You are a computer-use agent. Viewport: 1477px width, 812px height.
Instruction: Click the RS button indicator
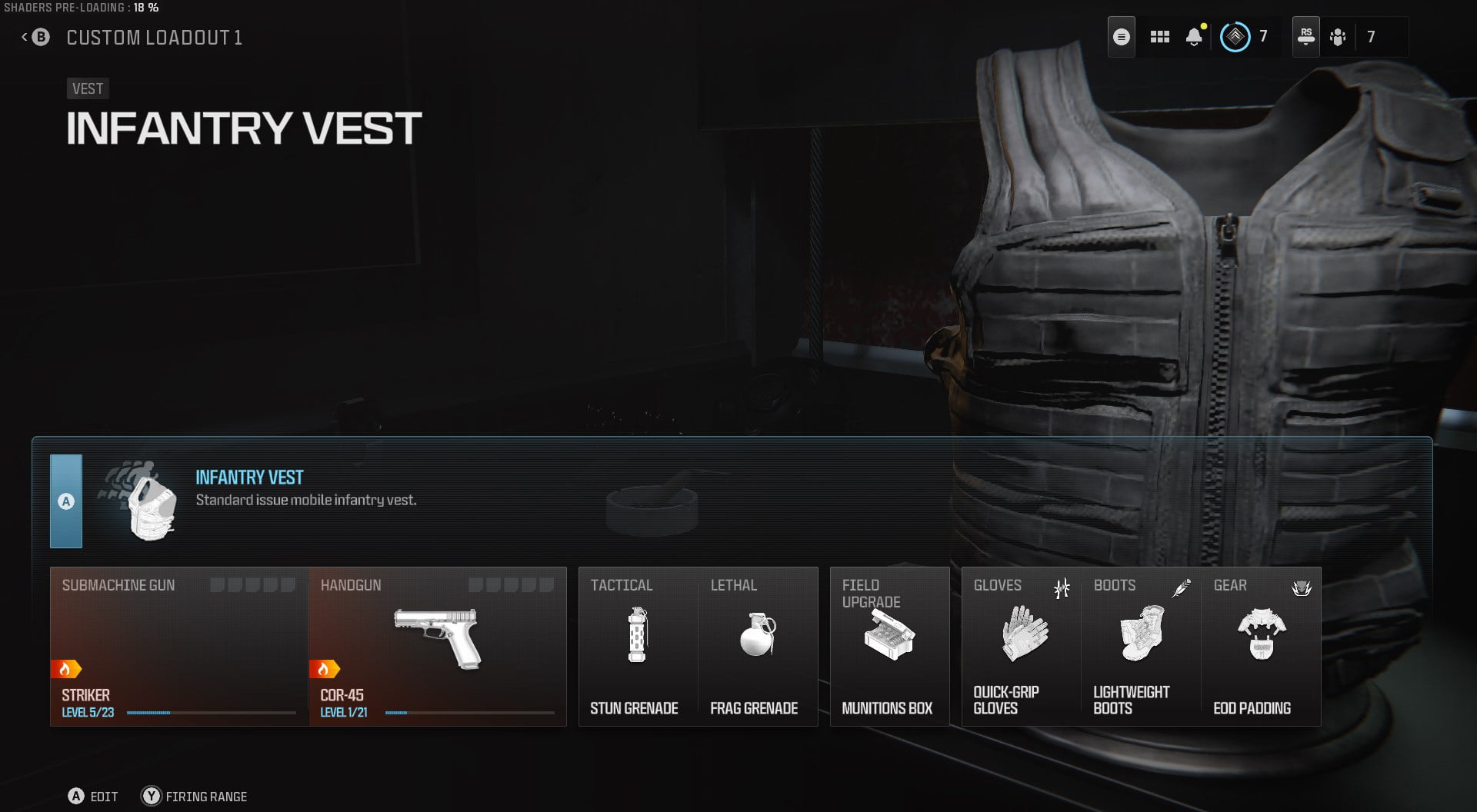click(1305, 35)
